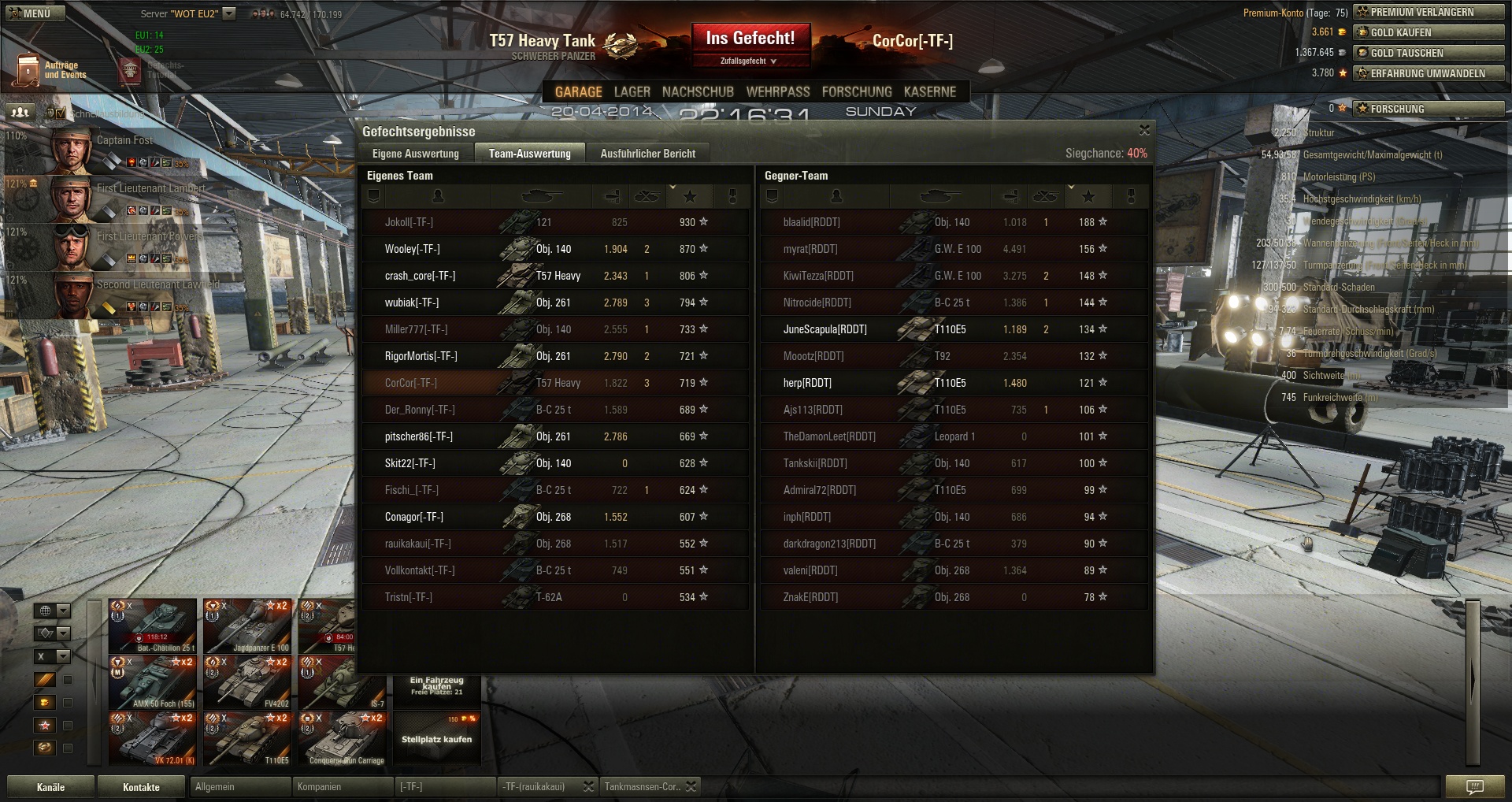This screenshot has height=802, width=1512.
Task: Open the Ausführlicher Bericht tab
Action: pyautogui.click(x=647, y=154)
